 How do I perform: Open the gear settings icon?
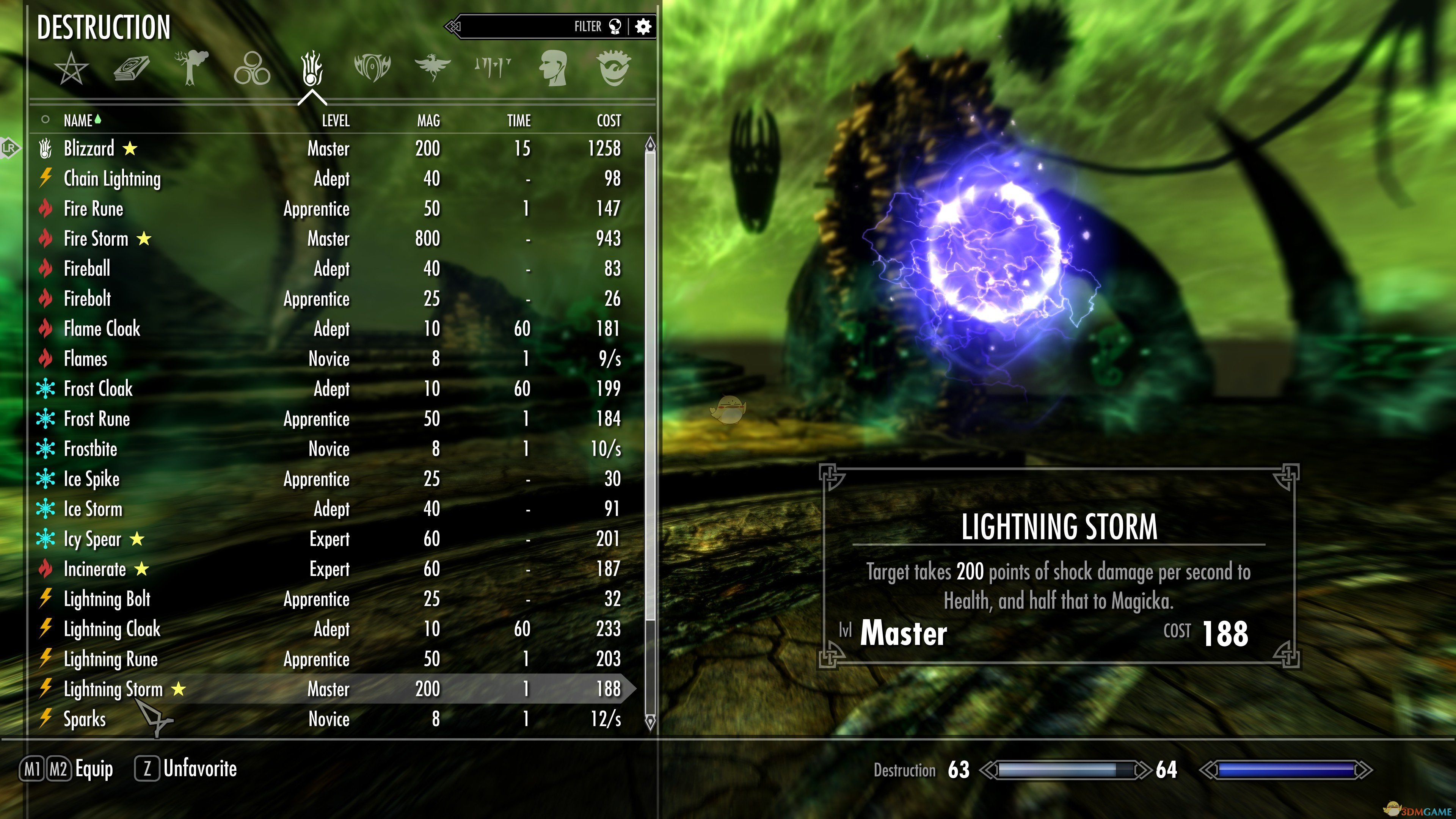pos(643,27)
